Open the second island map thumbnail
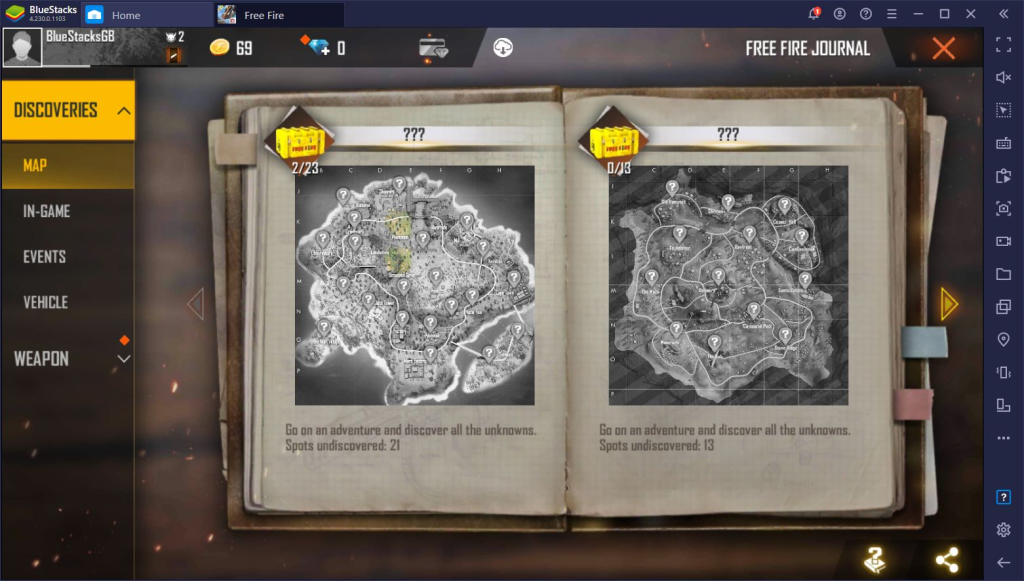1024x581 pixels. click(x=728, y=285)
